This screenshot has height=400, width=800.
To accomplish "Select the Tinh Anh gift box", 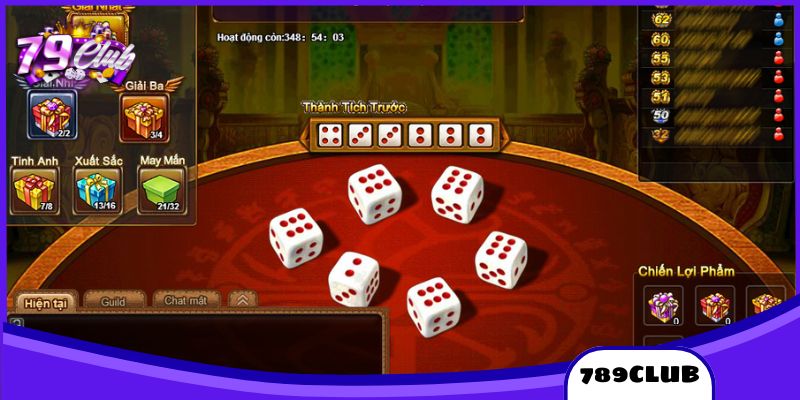I will pyautogui.click(x=31, y=189).
